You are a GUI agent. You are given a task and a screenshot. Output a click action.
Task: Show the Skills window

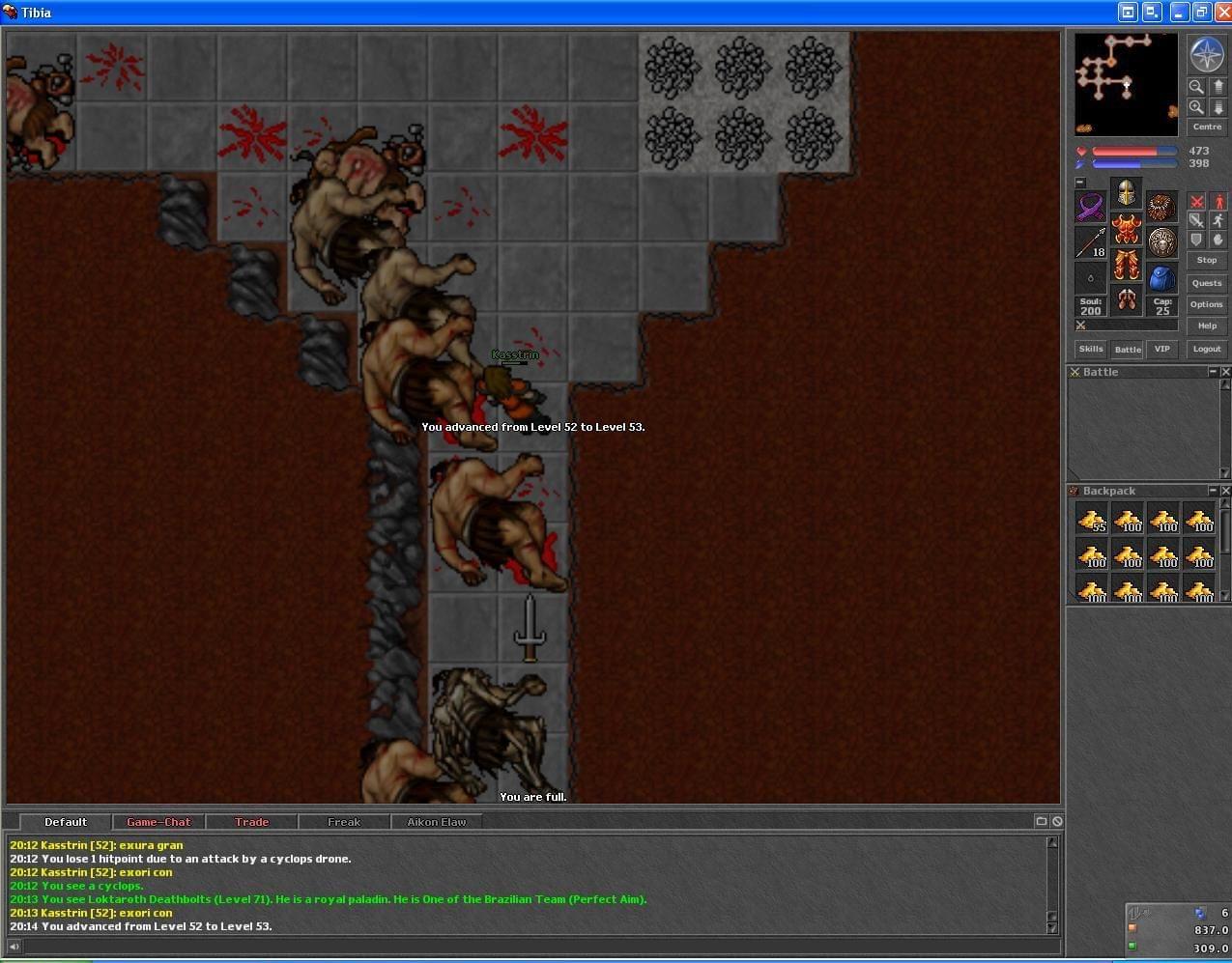point(1091,349)
